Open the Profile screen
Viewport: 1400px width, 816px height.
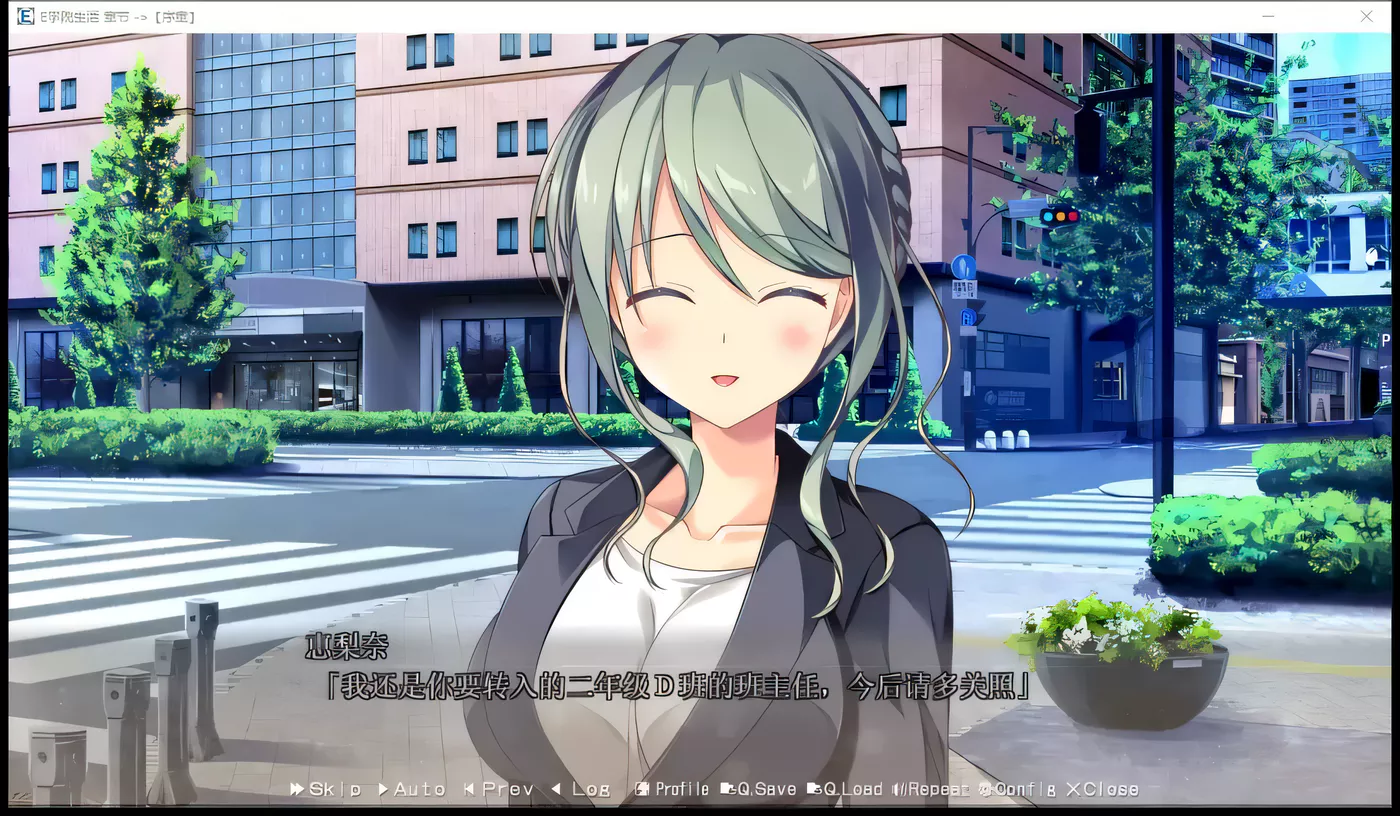pyautogui.click(x=673, y=789)
